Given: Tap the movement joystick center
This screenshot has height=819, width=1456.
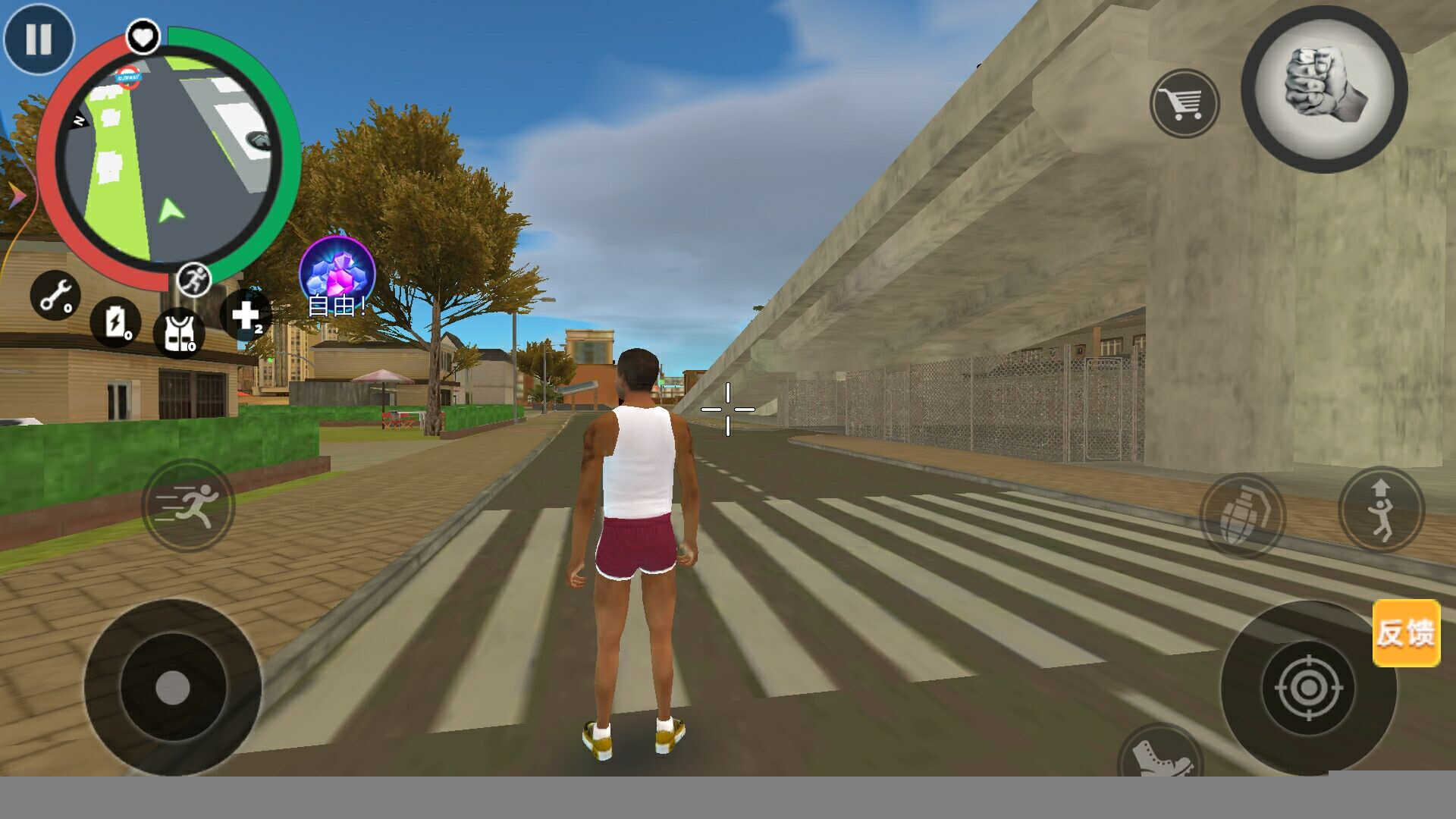Looking at the screenshot, I should point(173,688).
